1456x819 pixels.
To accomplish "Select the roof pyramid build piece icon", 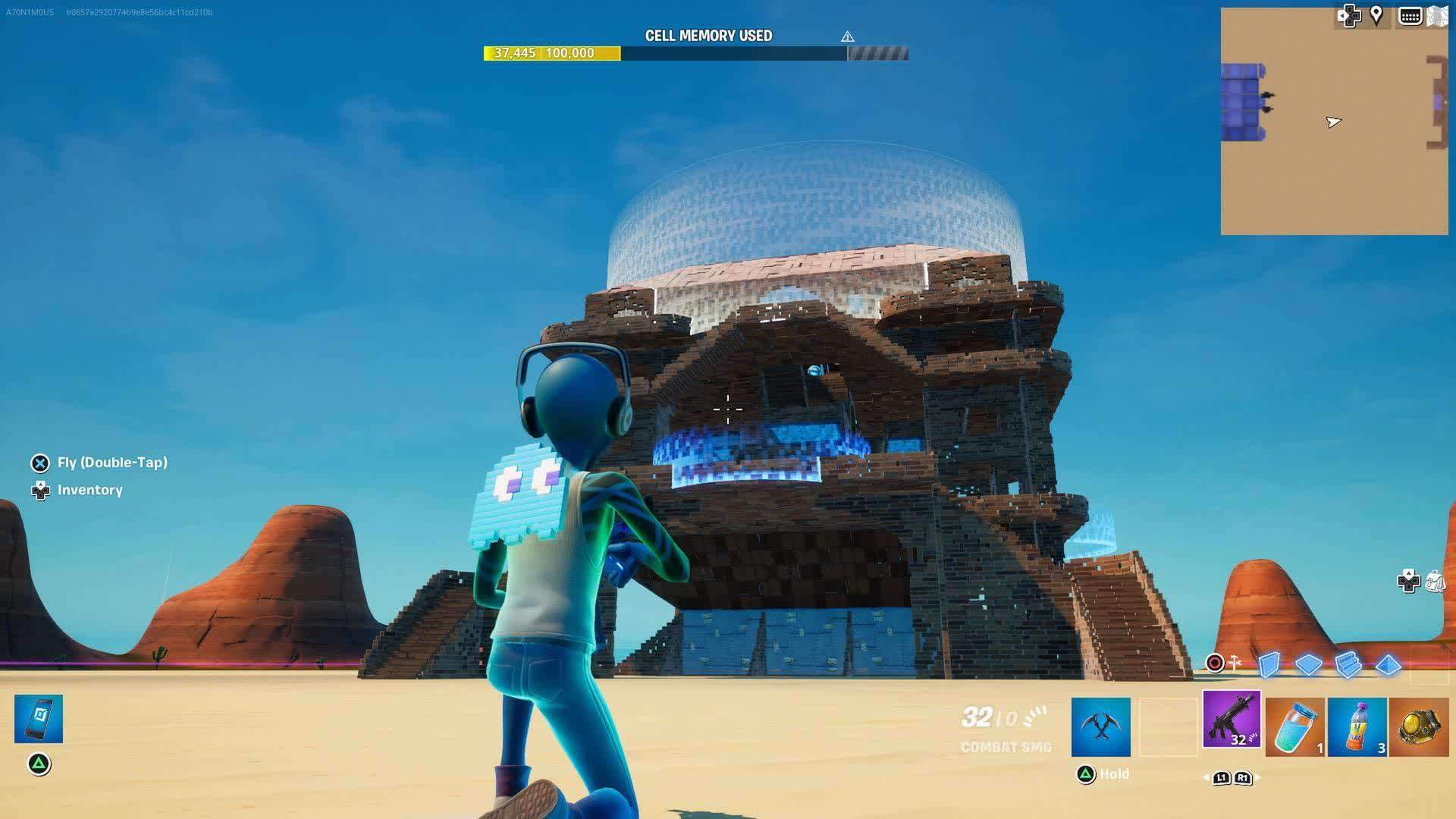I will point(1388,666).
